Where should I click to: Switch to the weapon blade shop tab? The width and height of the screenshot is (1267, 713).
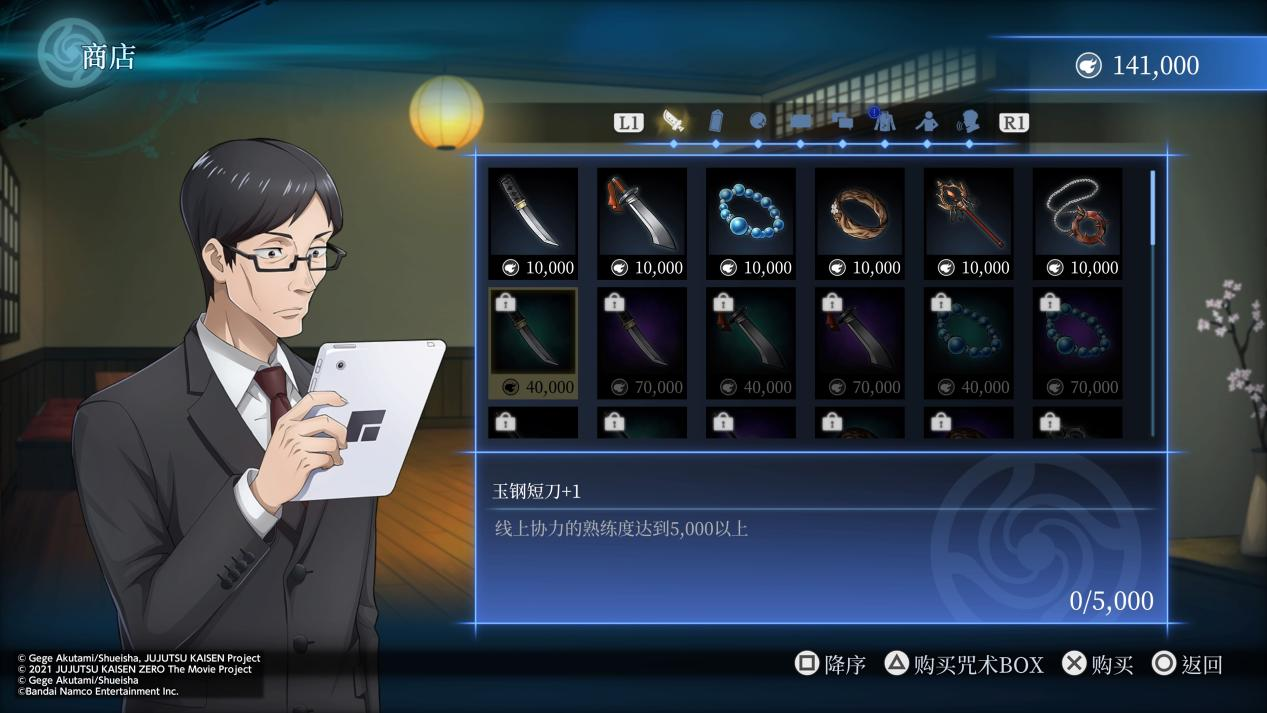674,122
